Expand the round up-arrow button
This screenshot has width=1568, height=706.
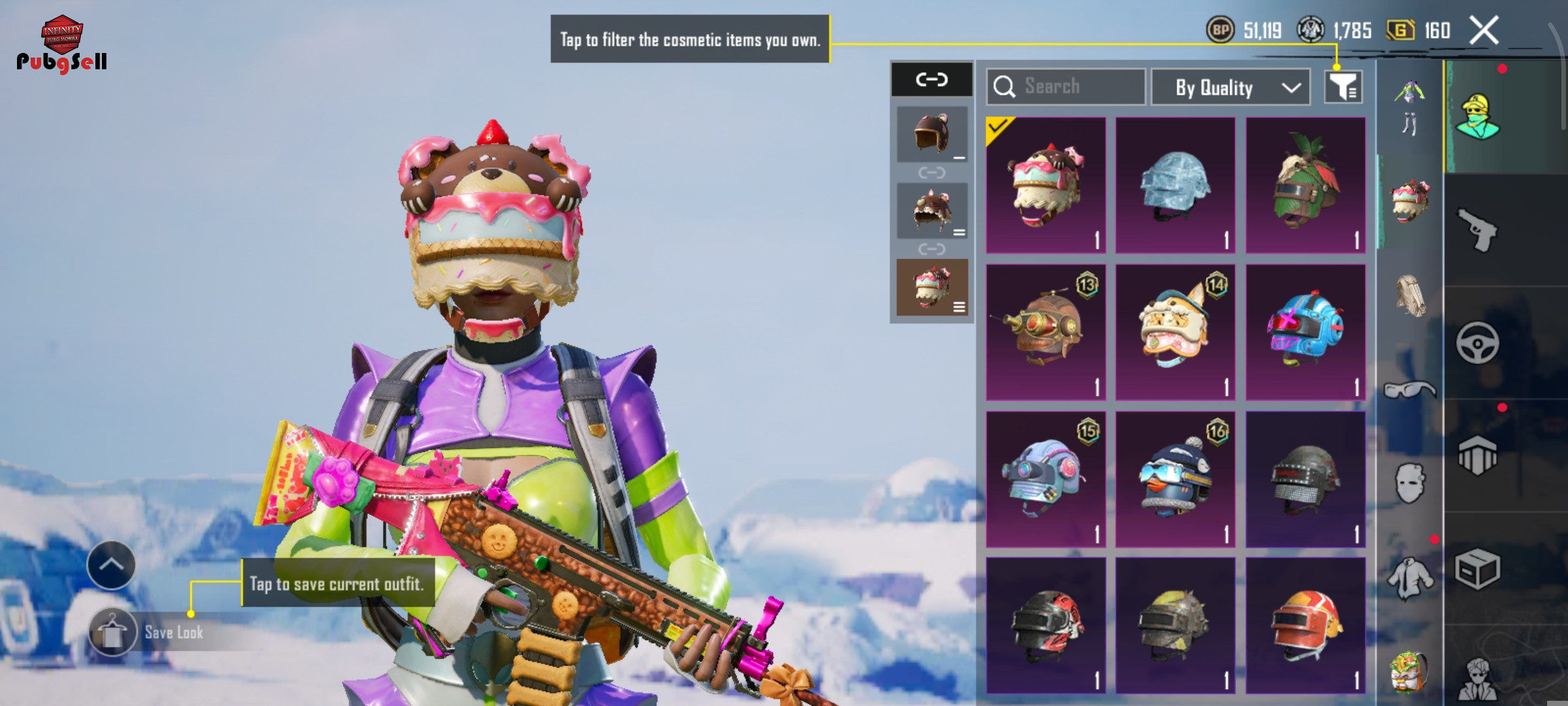click(x=111, y=565)
